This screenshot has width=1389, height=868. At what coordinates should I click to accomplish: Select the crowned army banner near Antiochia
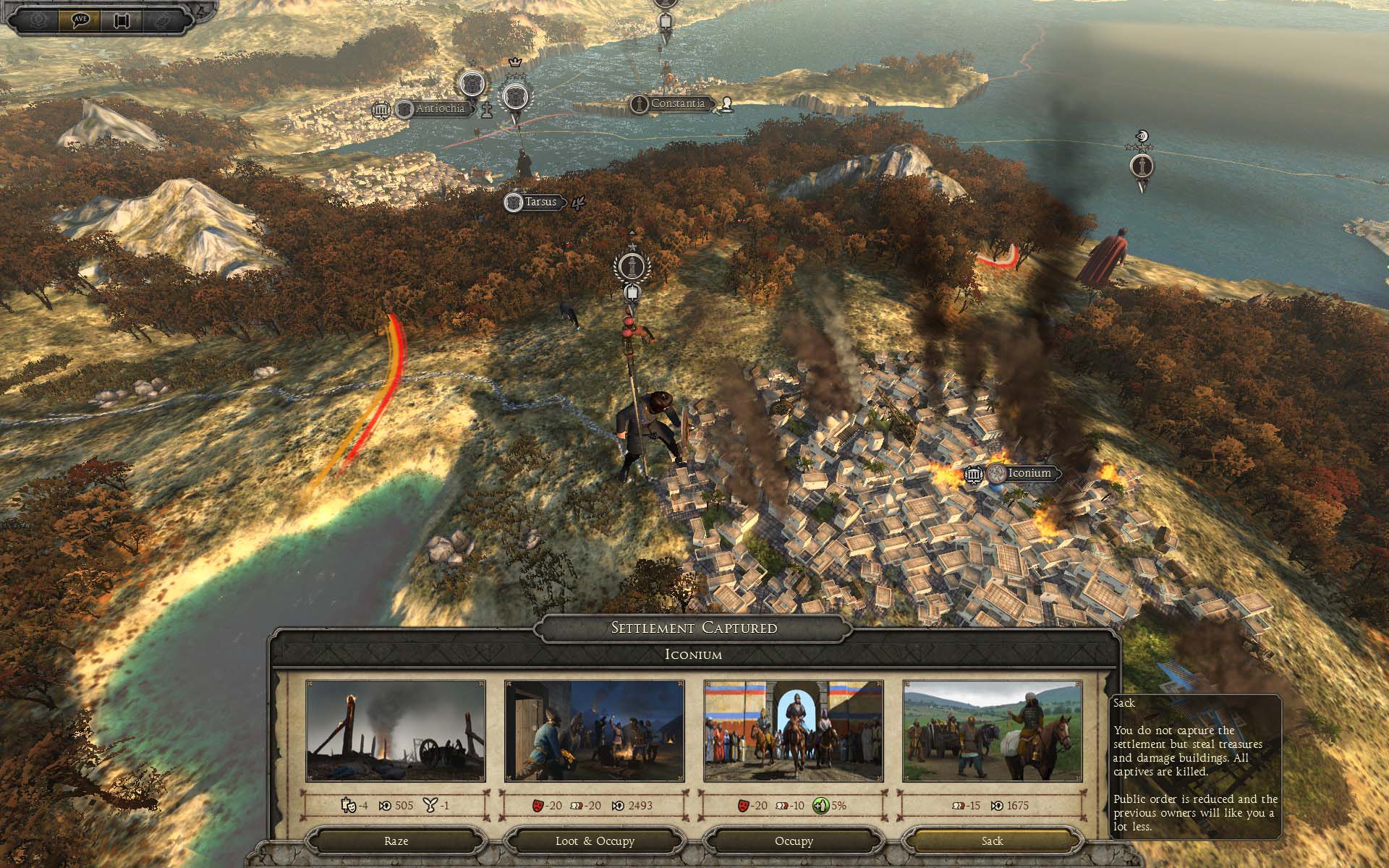click(515, 95)
